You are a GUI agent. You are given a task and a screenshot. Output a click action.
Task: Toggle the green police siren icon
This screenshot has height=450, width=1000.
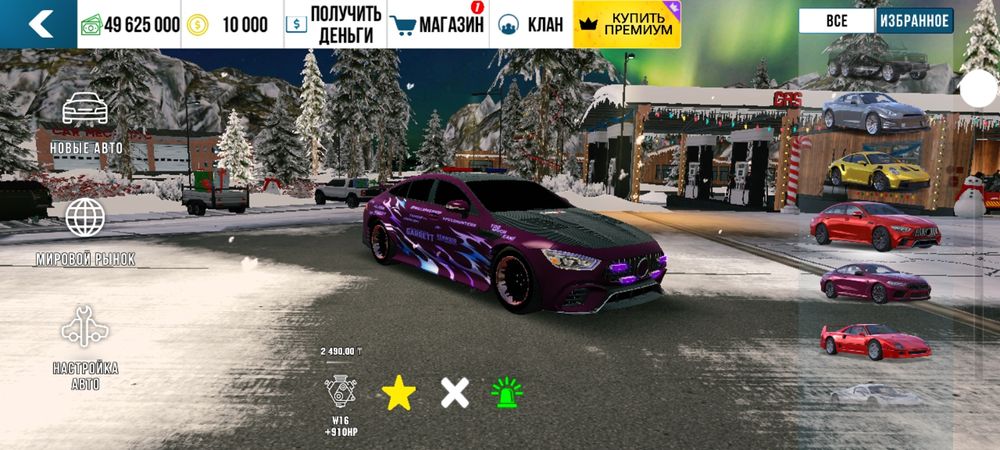509,393
